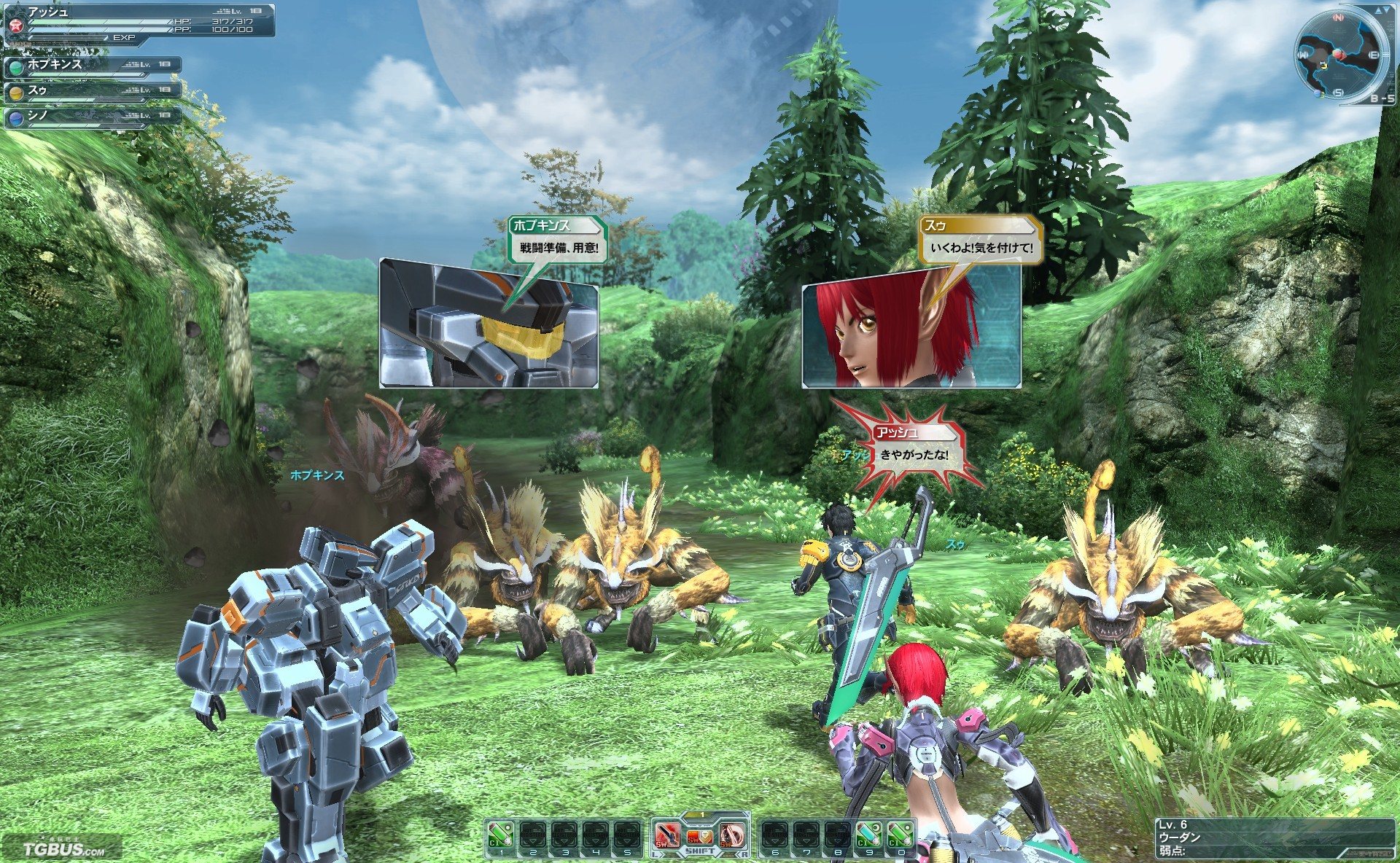Click the スゥ portrait cut-in window

(x=911, y=335)
